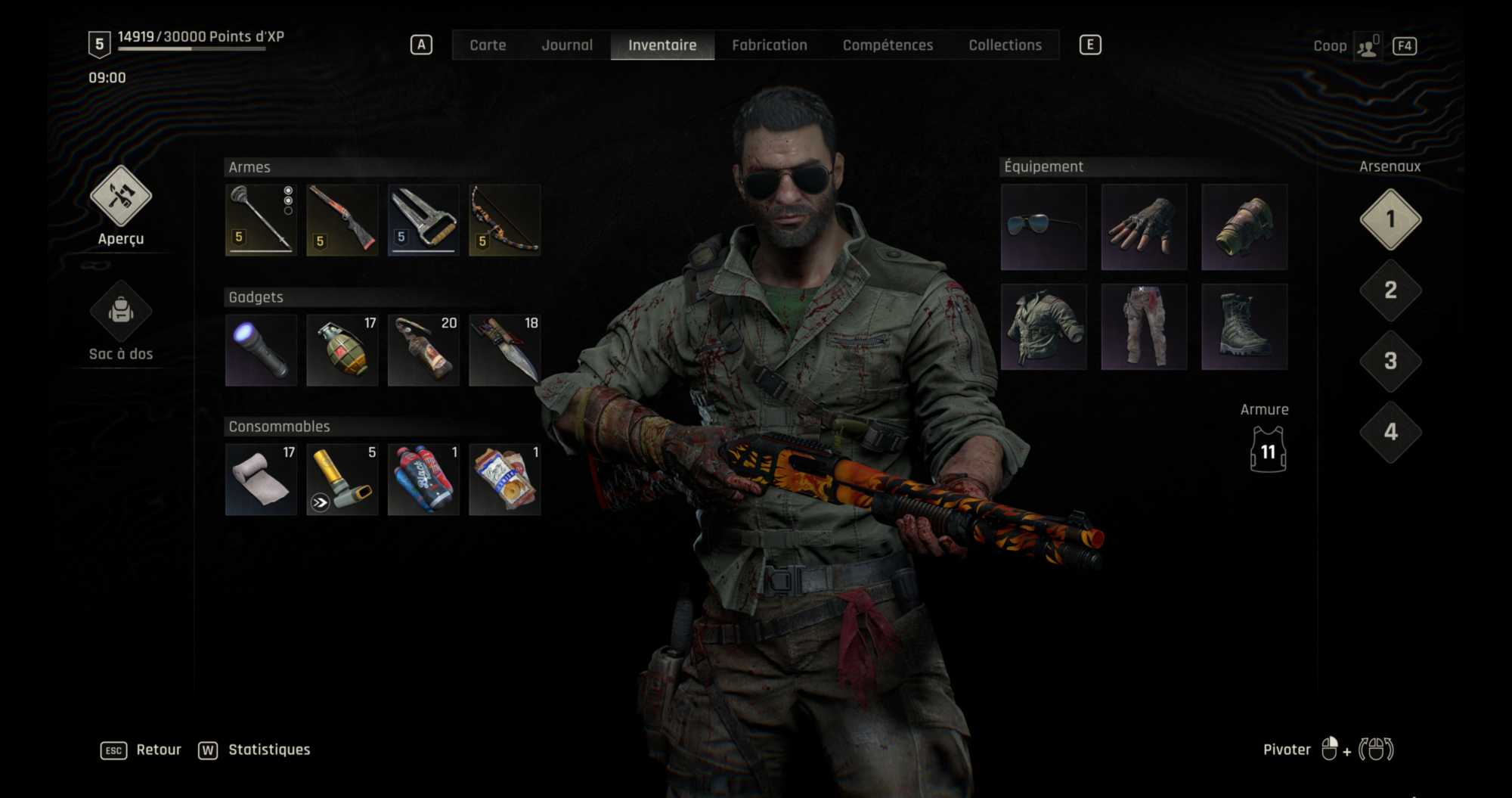Open the Coop players panel

[1367, 46]
